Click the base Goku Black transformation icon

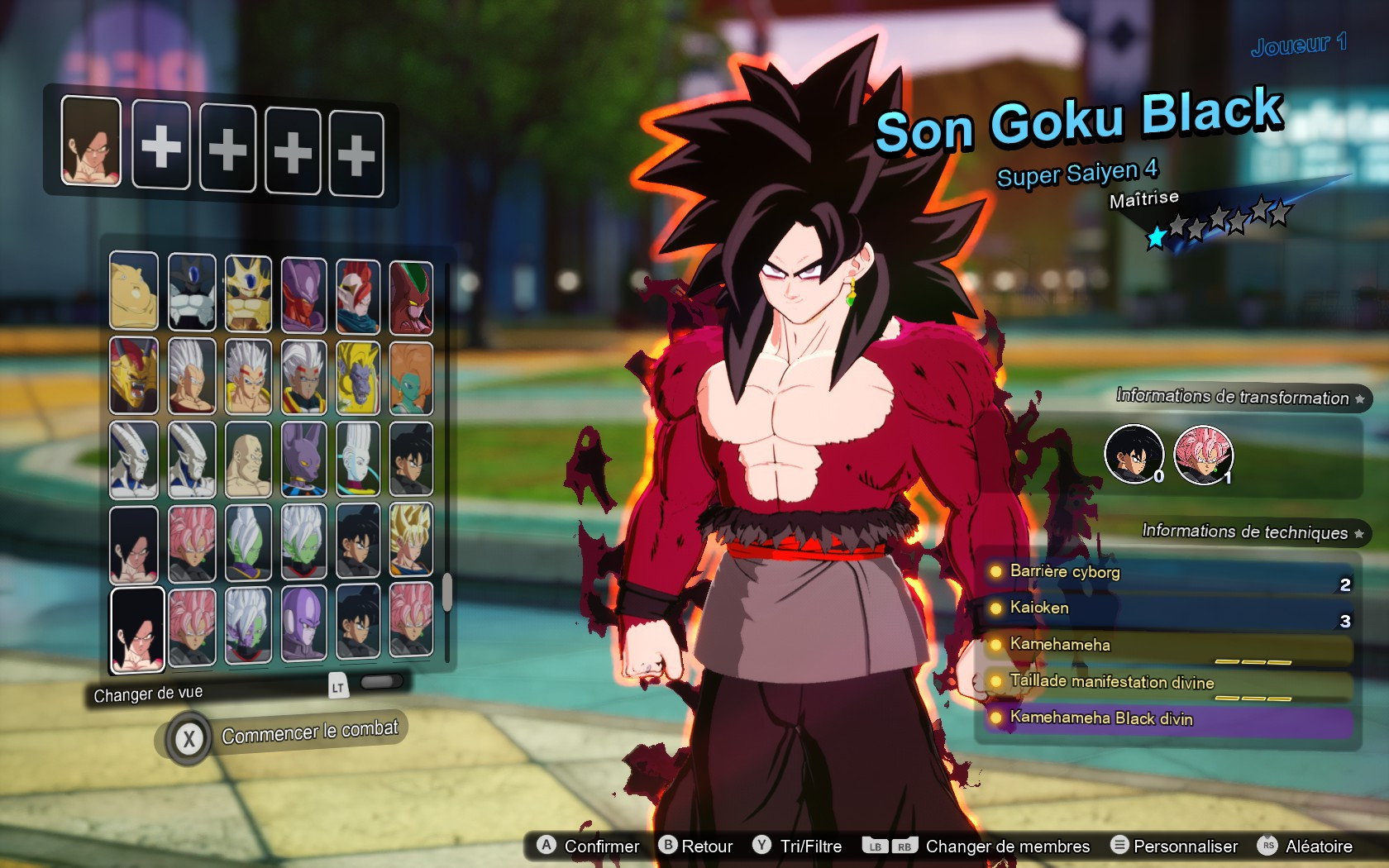1134,453
